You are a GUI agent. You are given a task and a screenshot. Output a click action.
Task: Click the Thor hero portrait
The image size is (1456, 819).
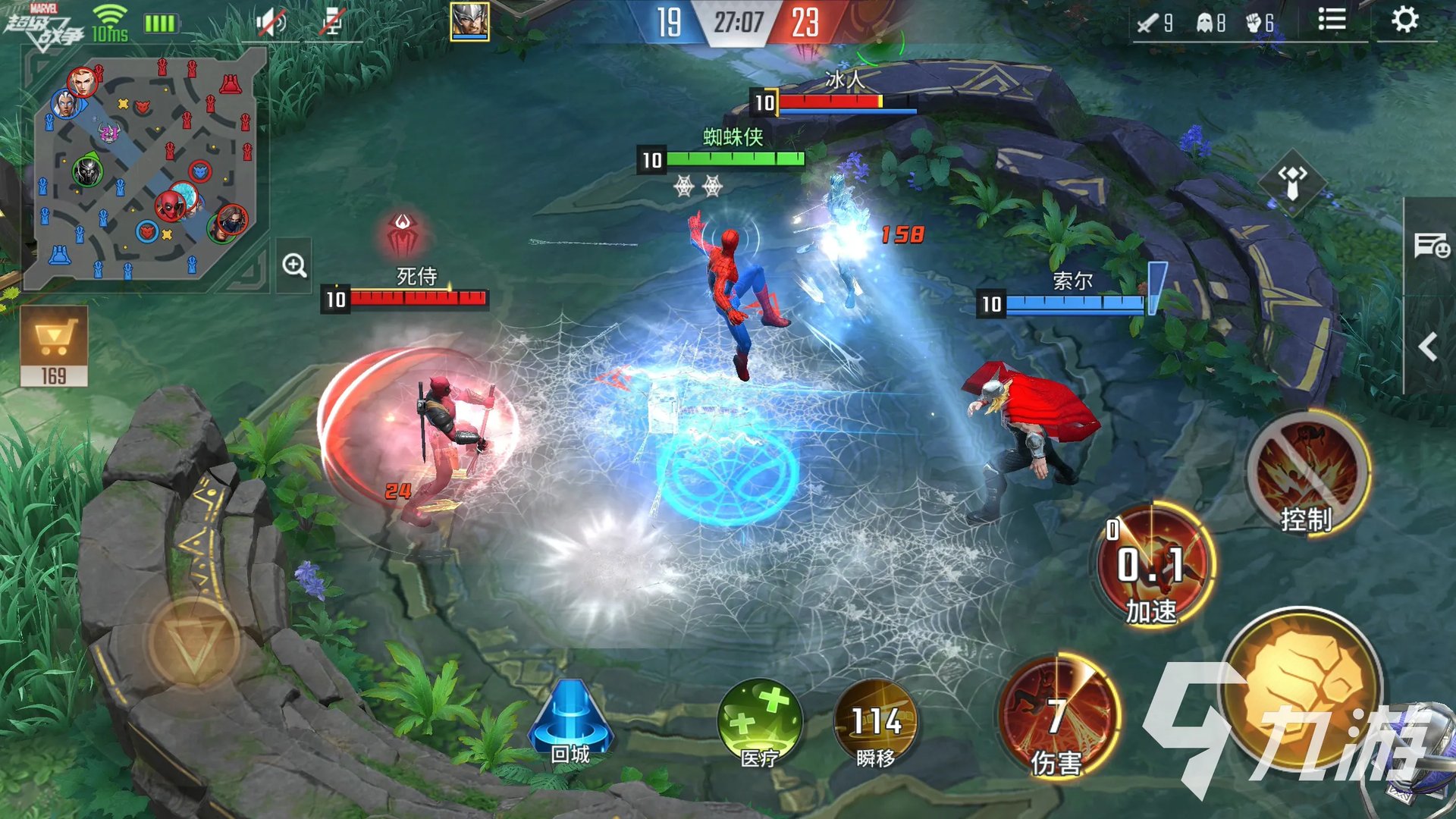(469, 21)
